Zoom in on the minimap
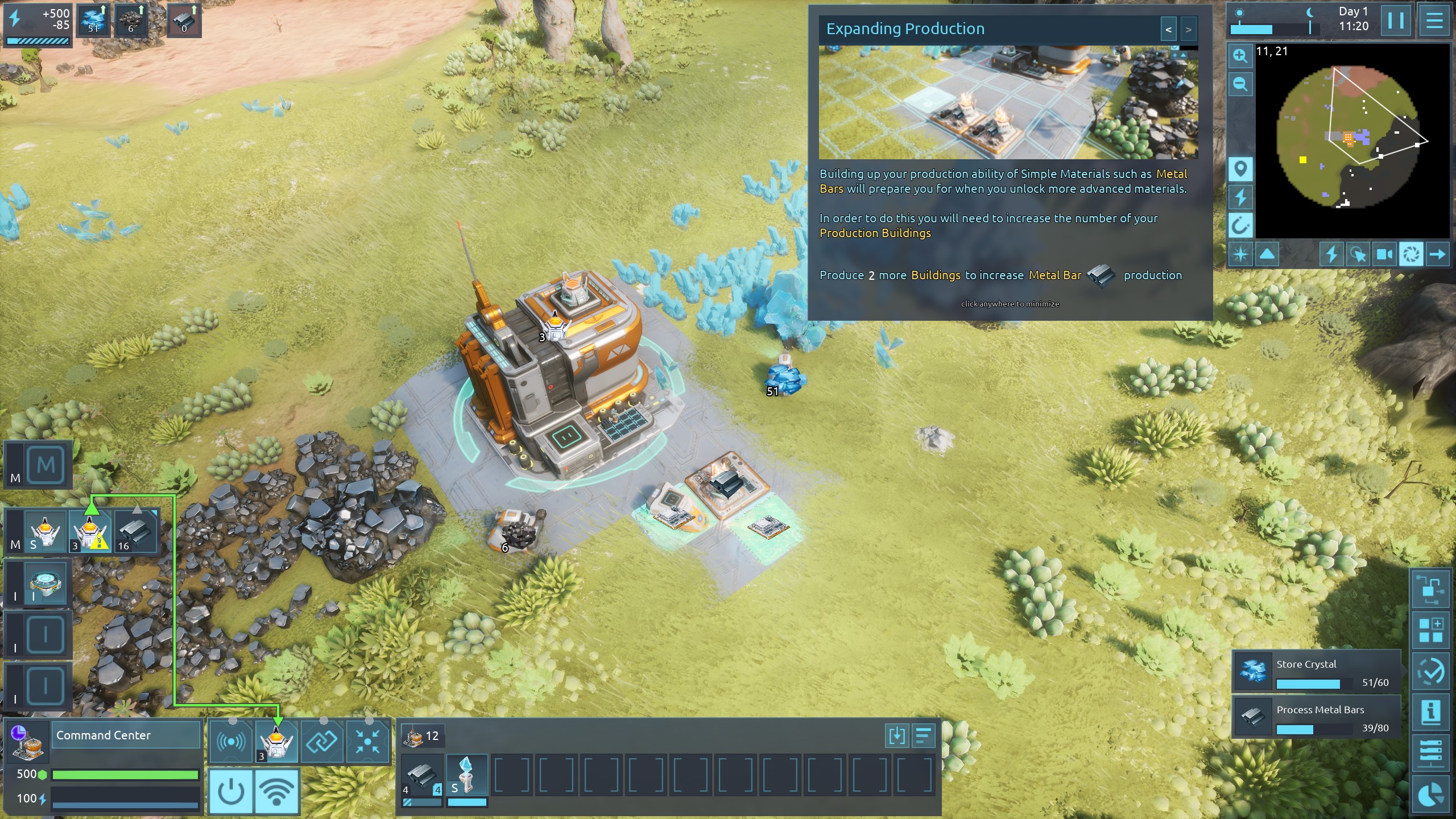This screenshot has width=1456, height=819. [x=1240, y=56]
